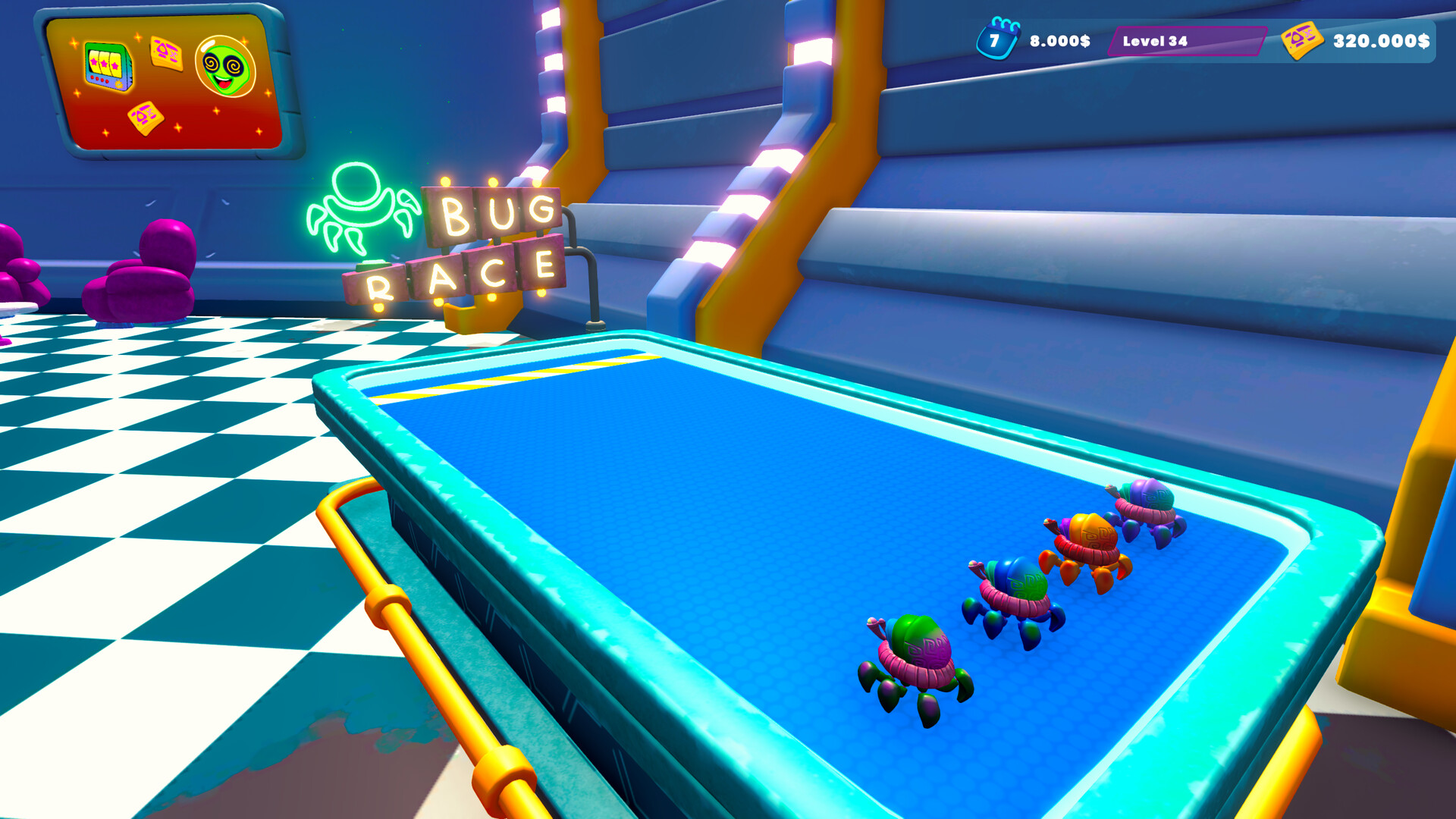
Task: Select the purple Level 34 bar
Action: [x=1186, y=41]
